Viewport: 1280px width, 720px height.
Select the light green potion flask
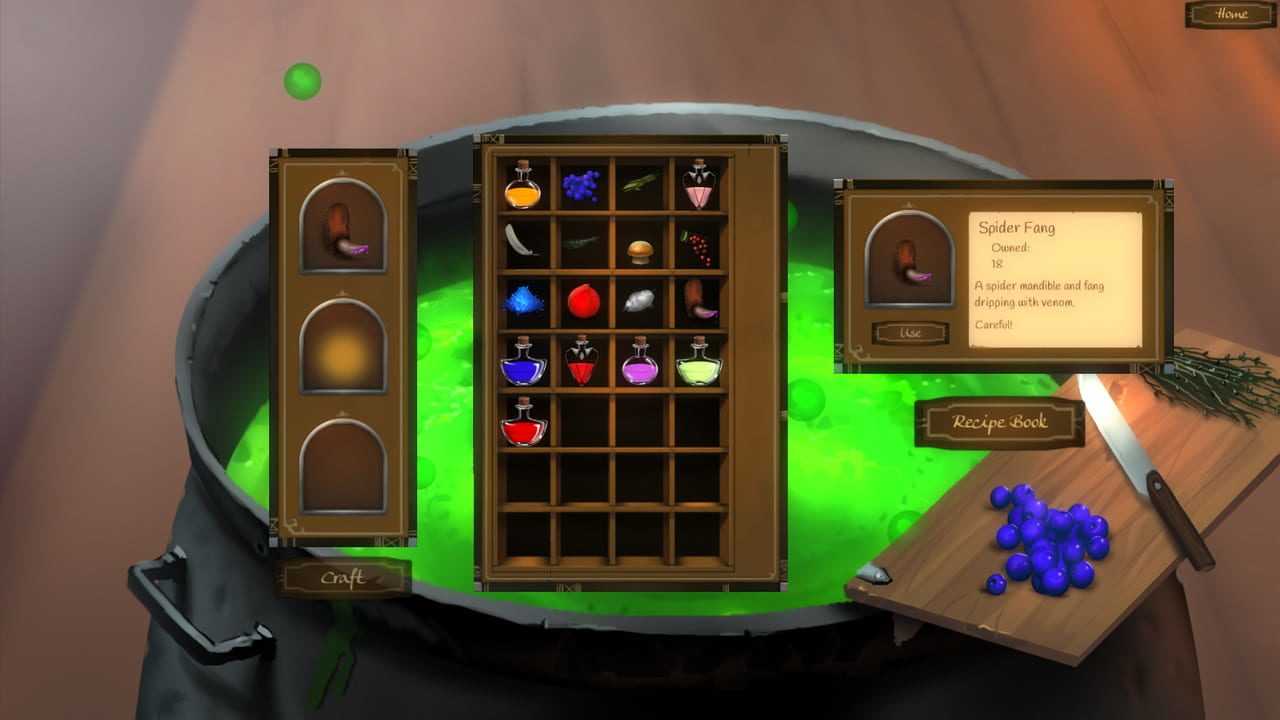(699, 362)
